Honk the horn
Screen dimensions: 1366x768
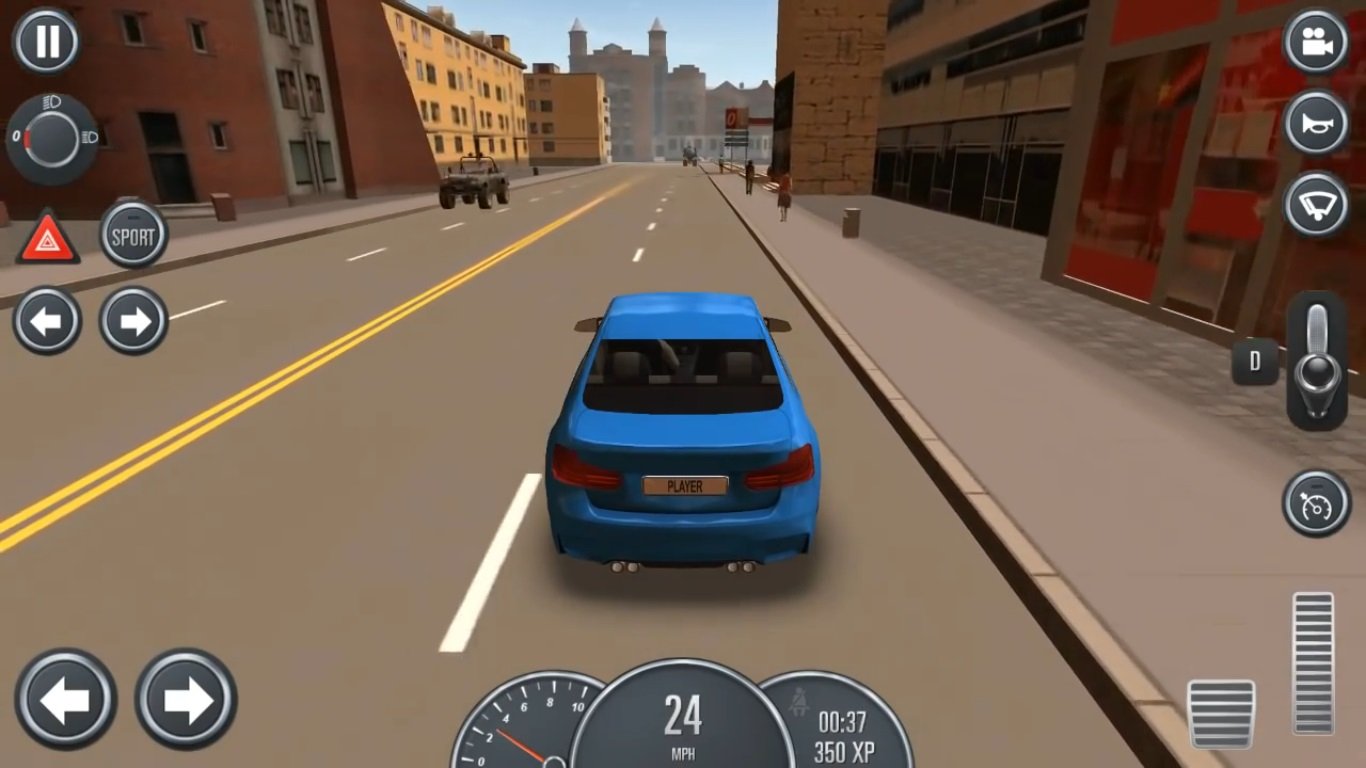coord(1316,123)
